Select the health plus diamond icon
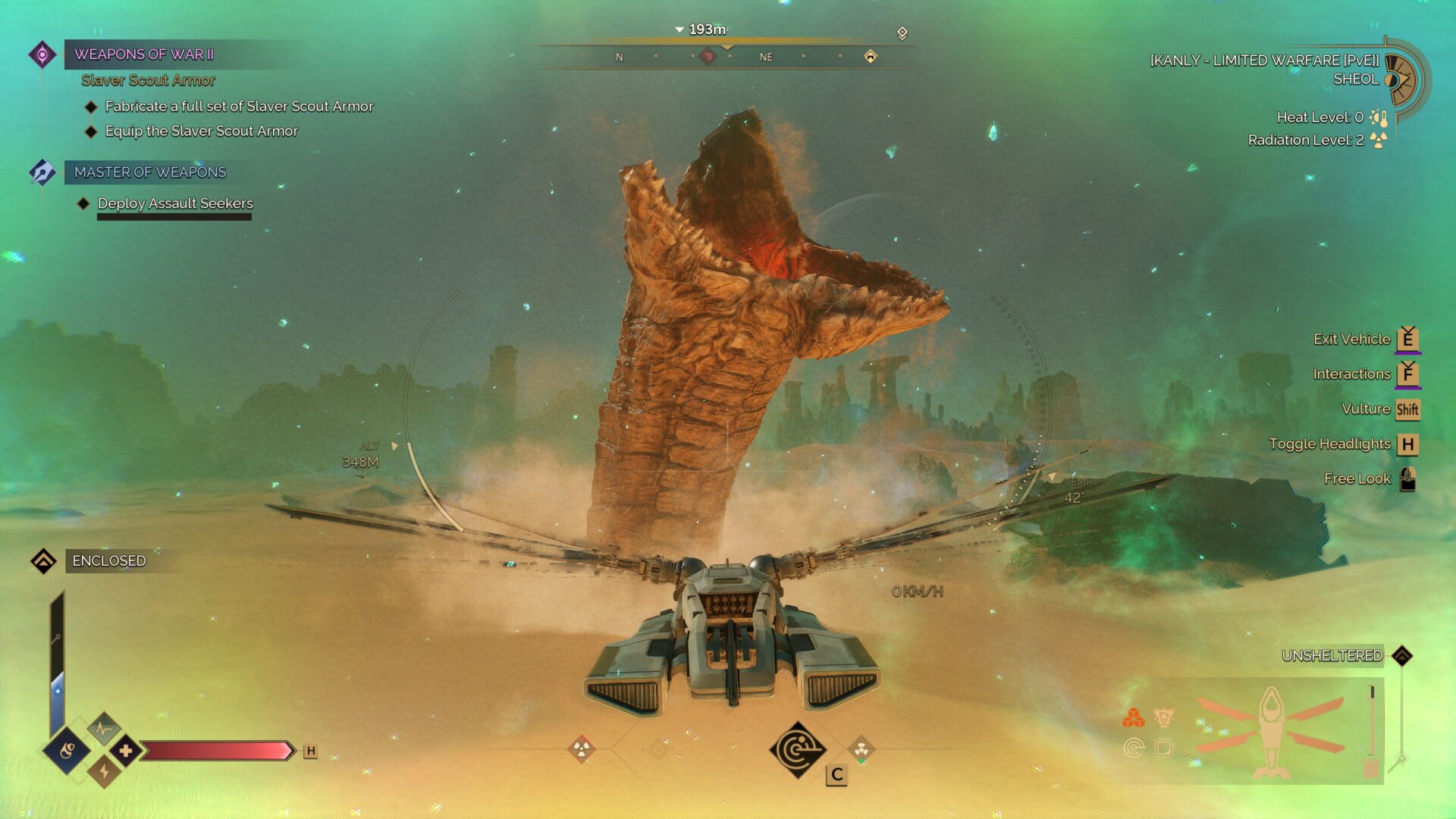1456x819 pixels. 126,751
